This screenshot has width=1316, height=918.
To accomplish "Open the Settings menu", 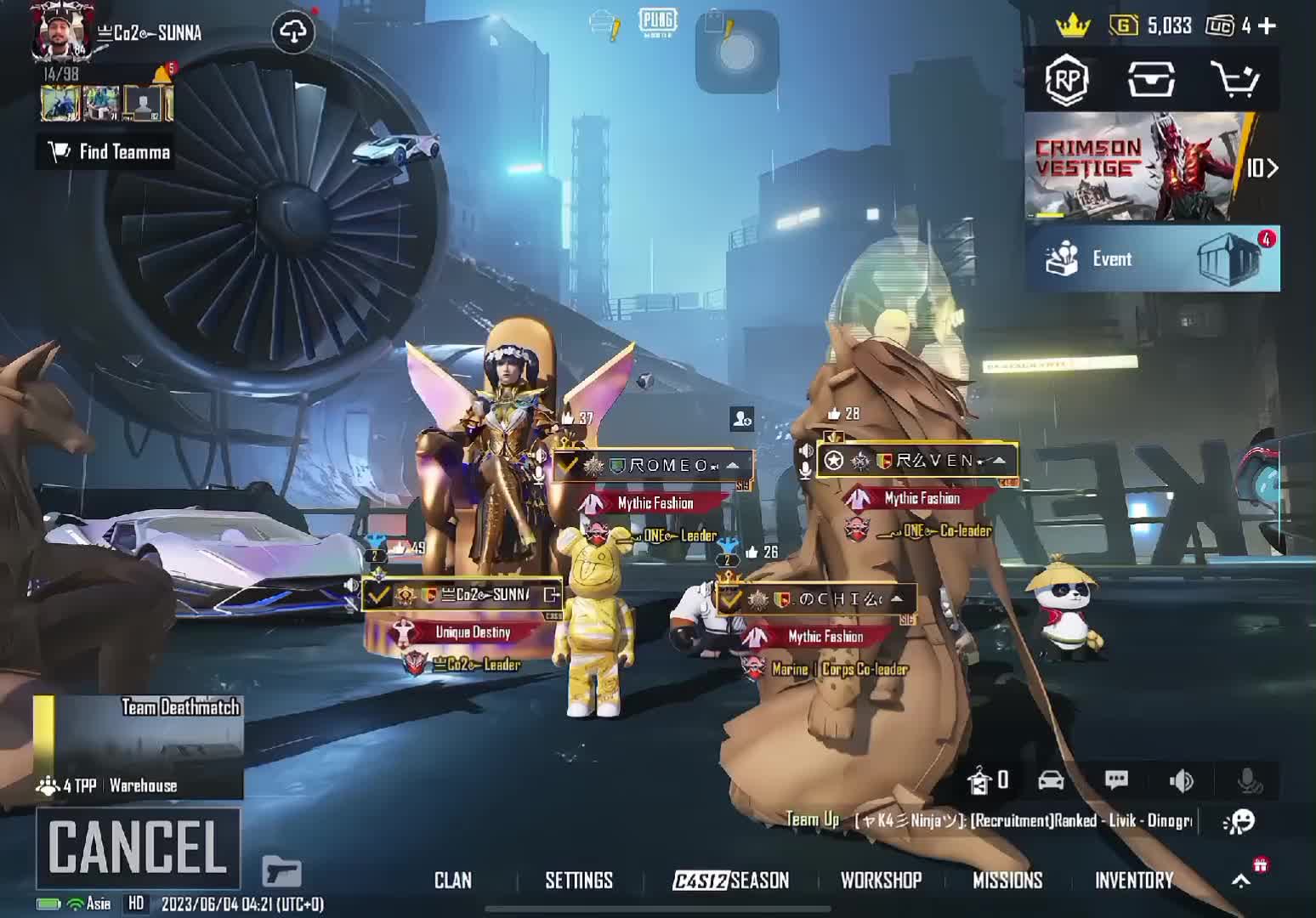I will tap(578, 881).
